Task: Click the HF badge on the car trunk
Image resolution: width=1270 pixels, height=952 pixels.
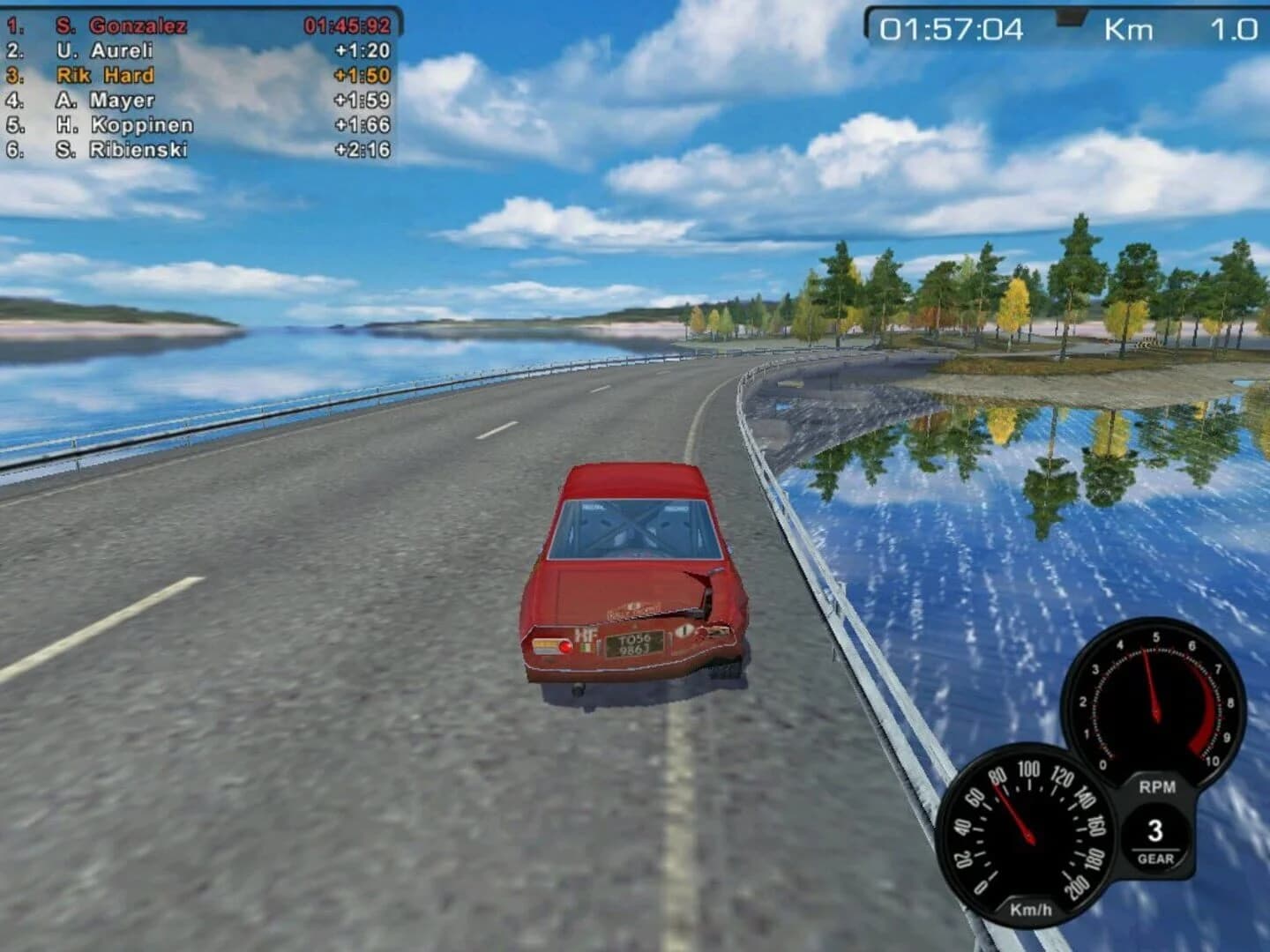Action: [583, 631]
